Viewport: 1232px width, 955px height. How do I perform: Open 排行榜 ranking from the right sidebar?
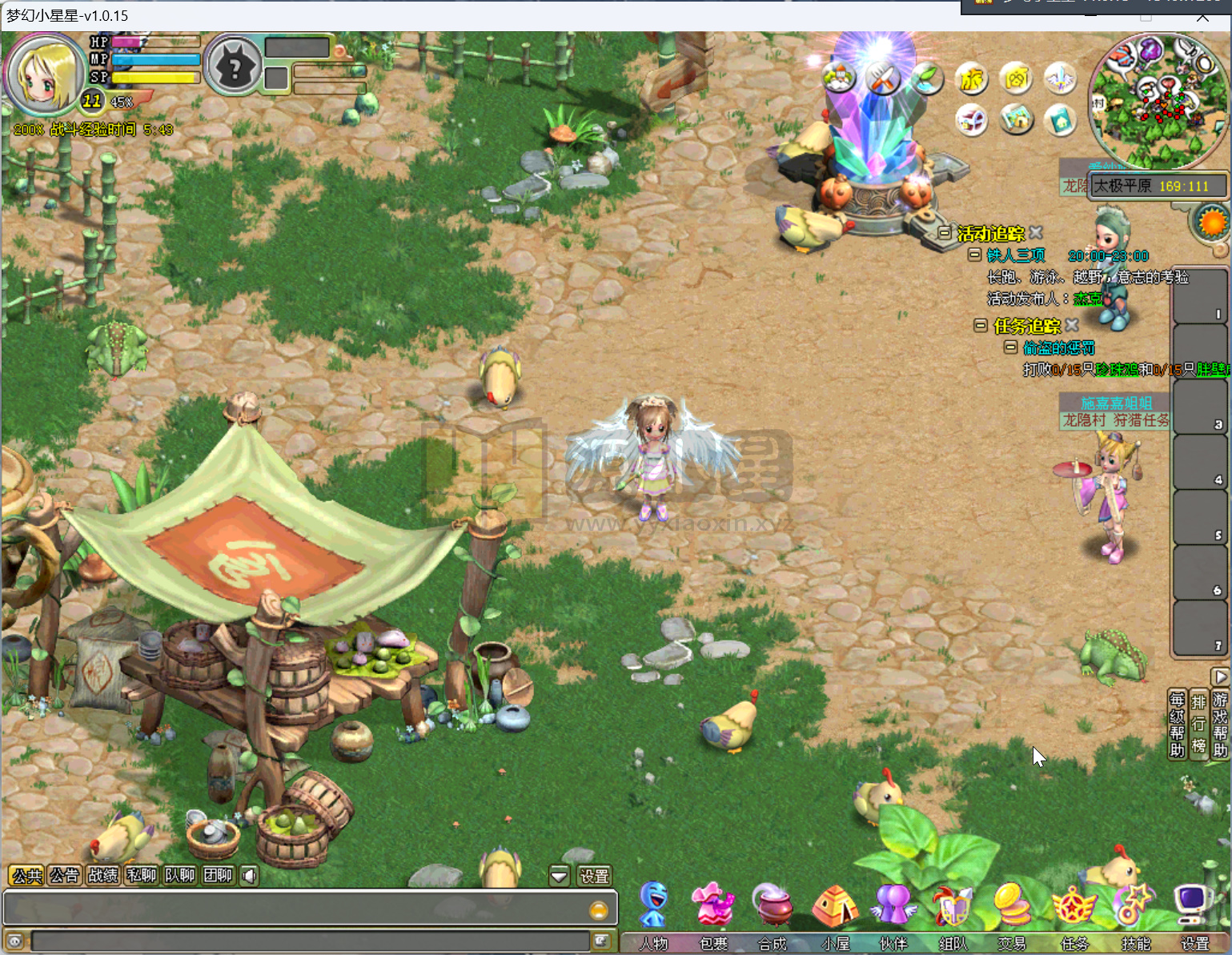tap(1198, 724)
